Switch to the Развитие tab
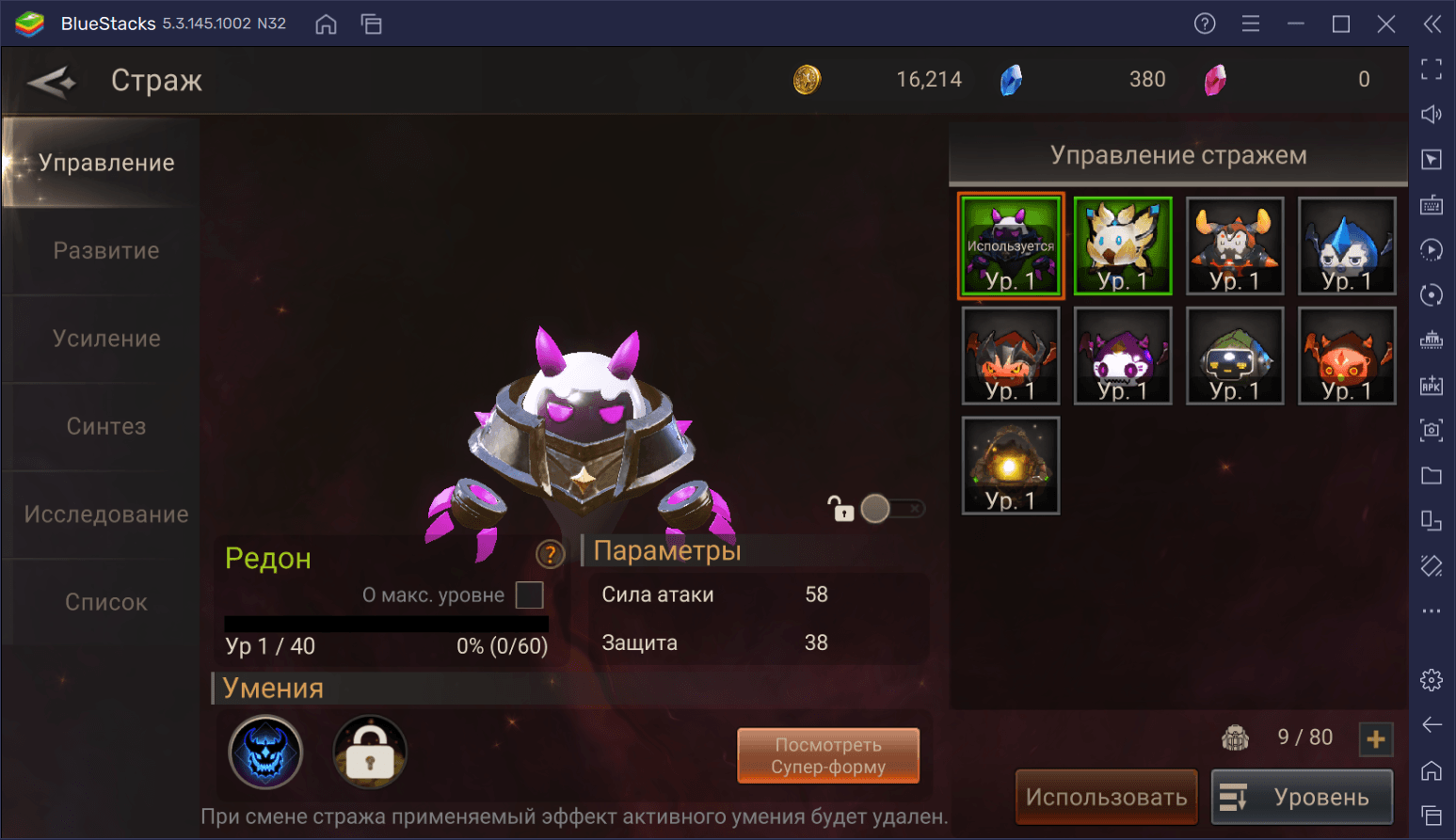This screenshot has height=840, width=1456. click(x=105, y=251)
